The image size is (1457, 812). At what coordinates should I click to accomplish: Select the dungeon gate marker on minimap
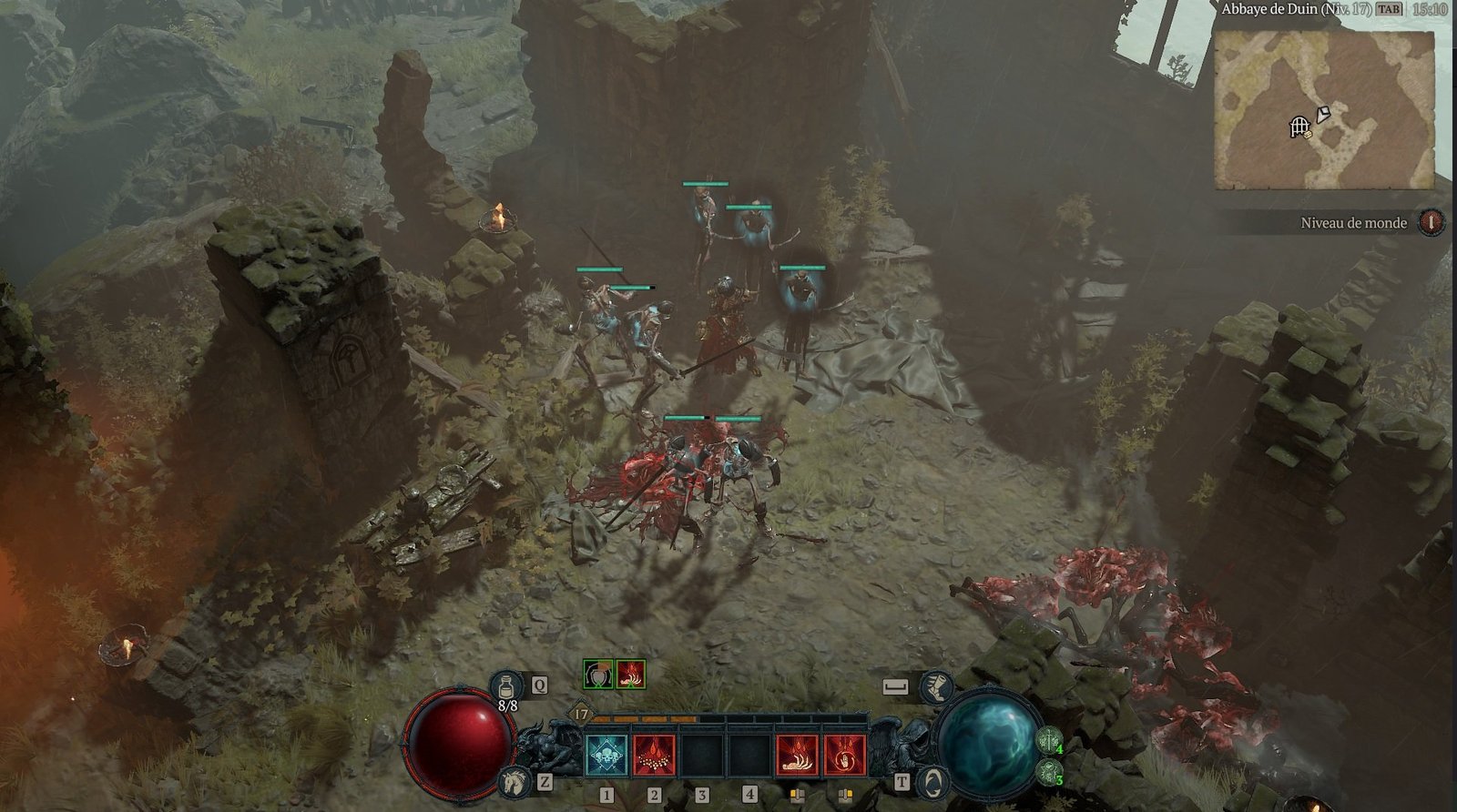point(1299,127)
